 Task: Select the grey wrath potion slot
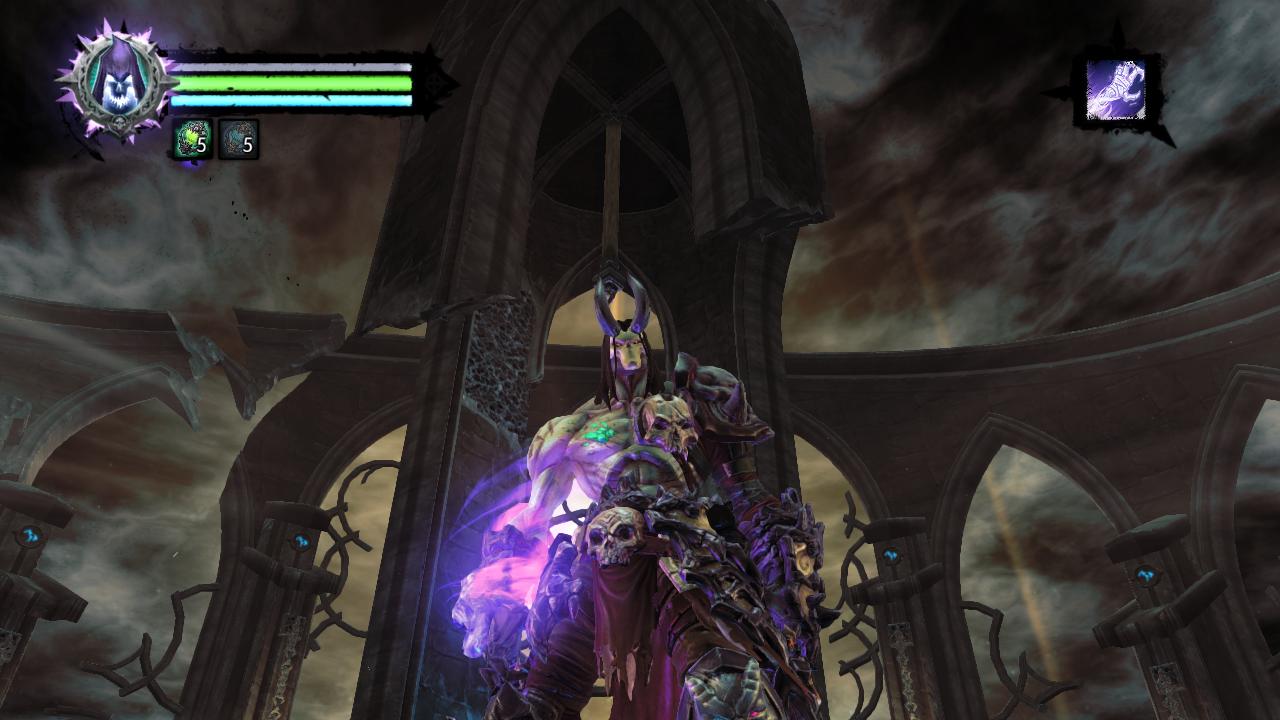(x=238, y=140)
